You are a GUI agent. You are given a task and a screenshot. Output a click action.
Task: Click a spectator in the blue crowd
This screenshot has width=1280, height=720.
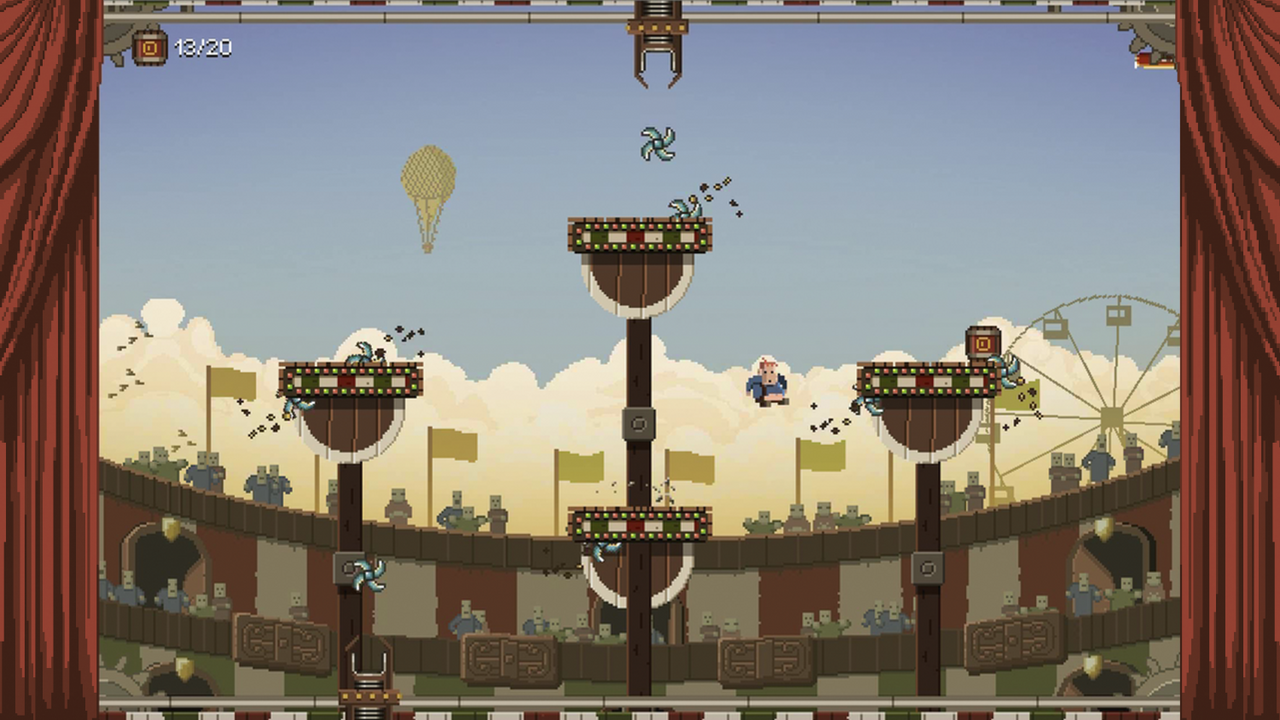pos(260,480)
